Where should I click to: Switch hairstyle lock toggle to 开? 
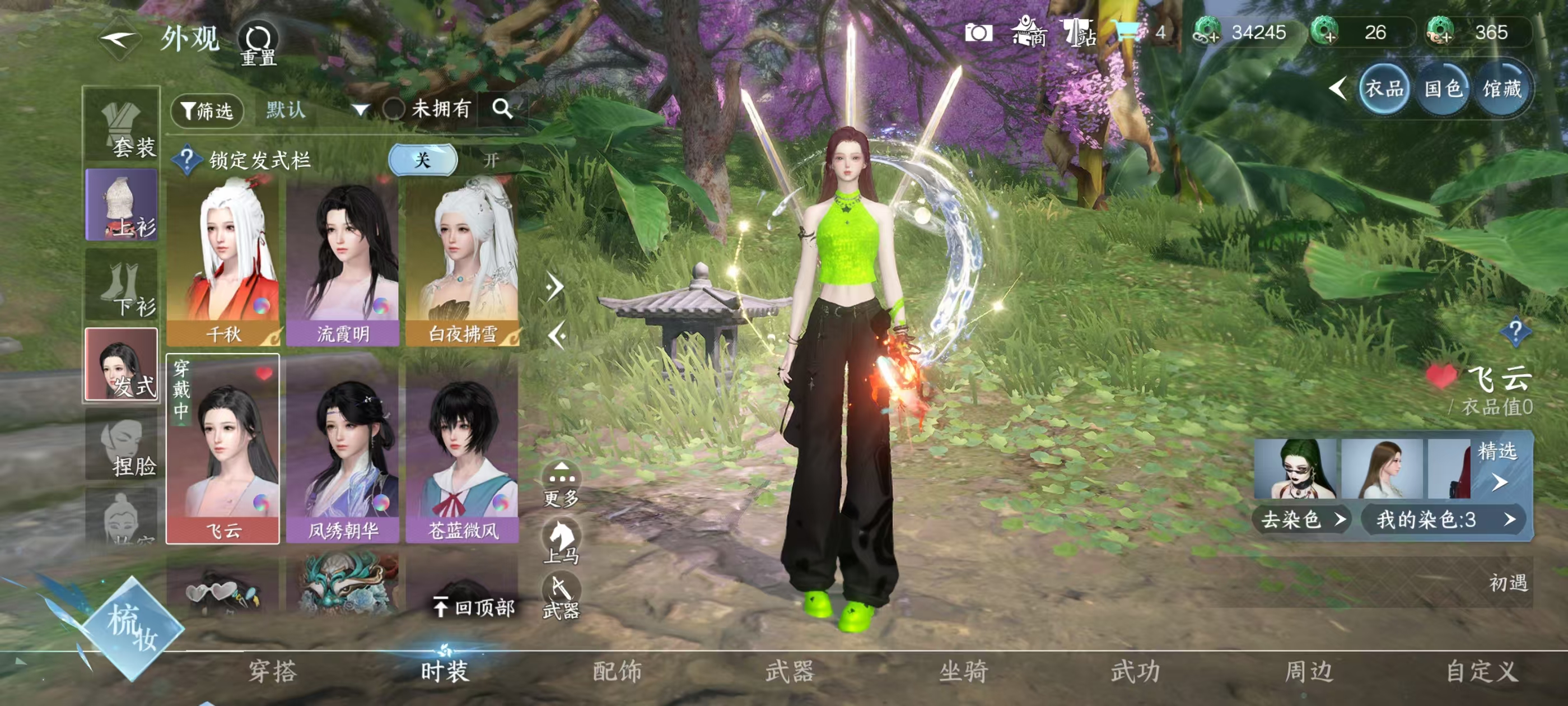(x=491, y=160)
